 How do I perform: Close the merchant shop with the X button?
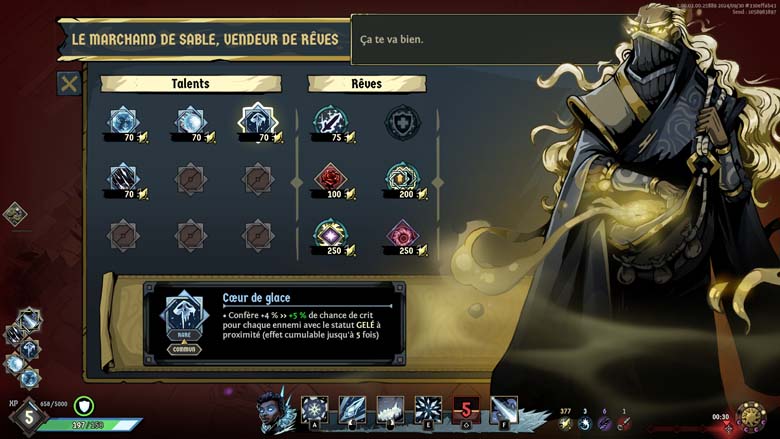(x=69, y=84)
